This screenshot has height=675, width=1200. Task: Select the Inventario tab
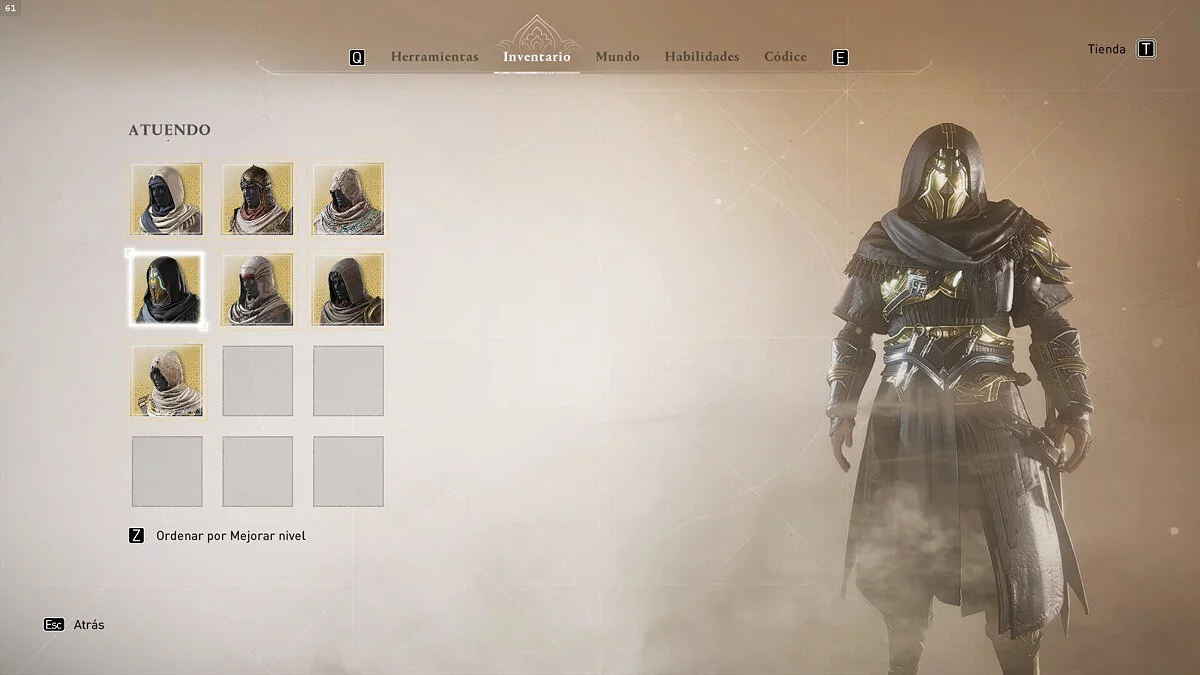(x=537, y=57)
